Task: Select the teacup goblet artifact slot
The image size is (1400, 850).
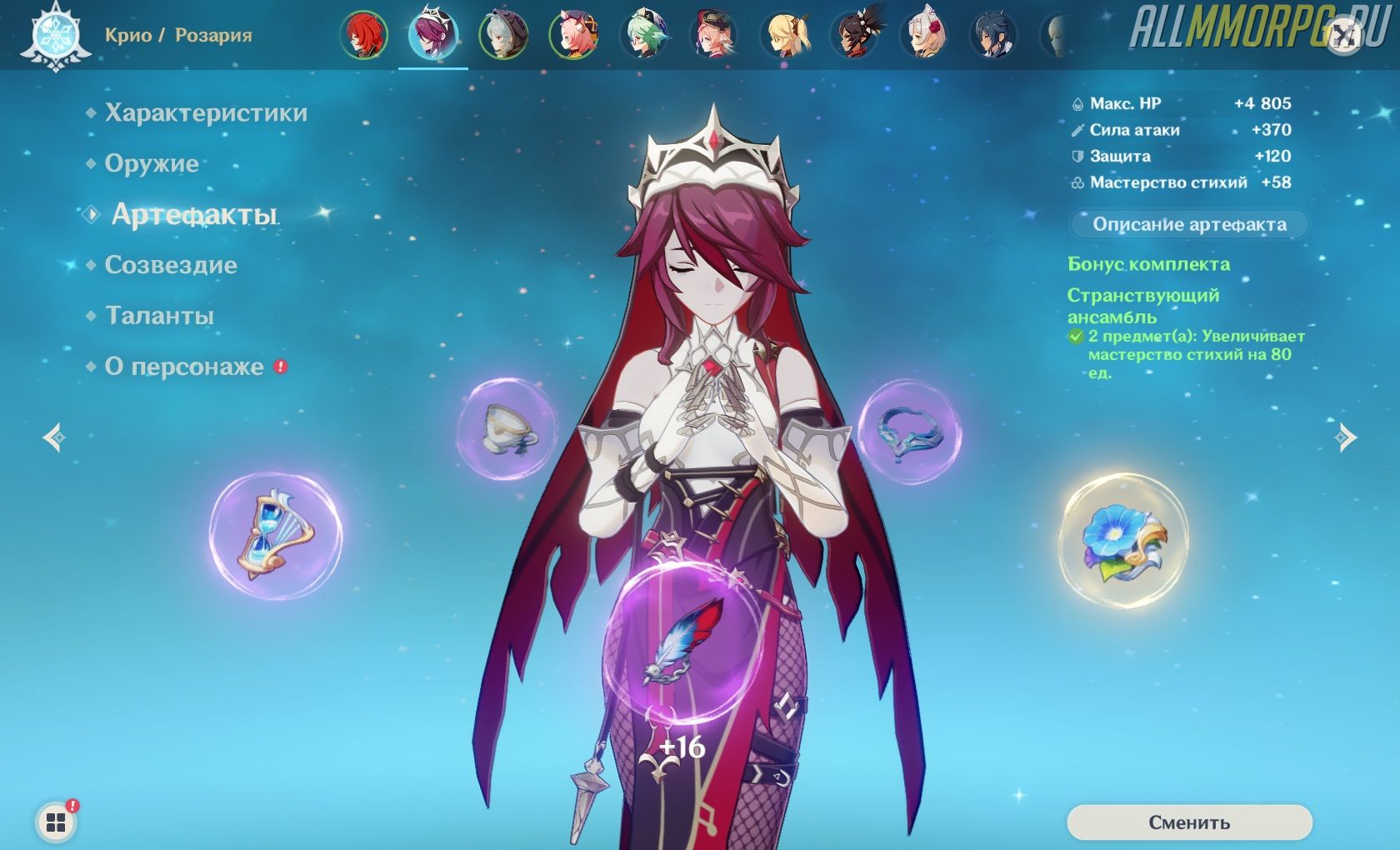Action: click(507, 429)
